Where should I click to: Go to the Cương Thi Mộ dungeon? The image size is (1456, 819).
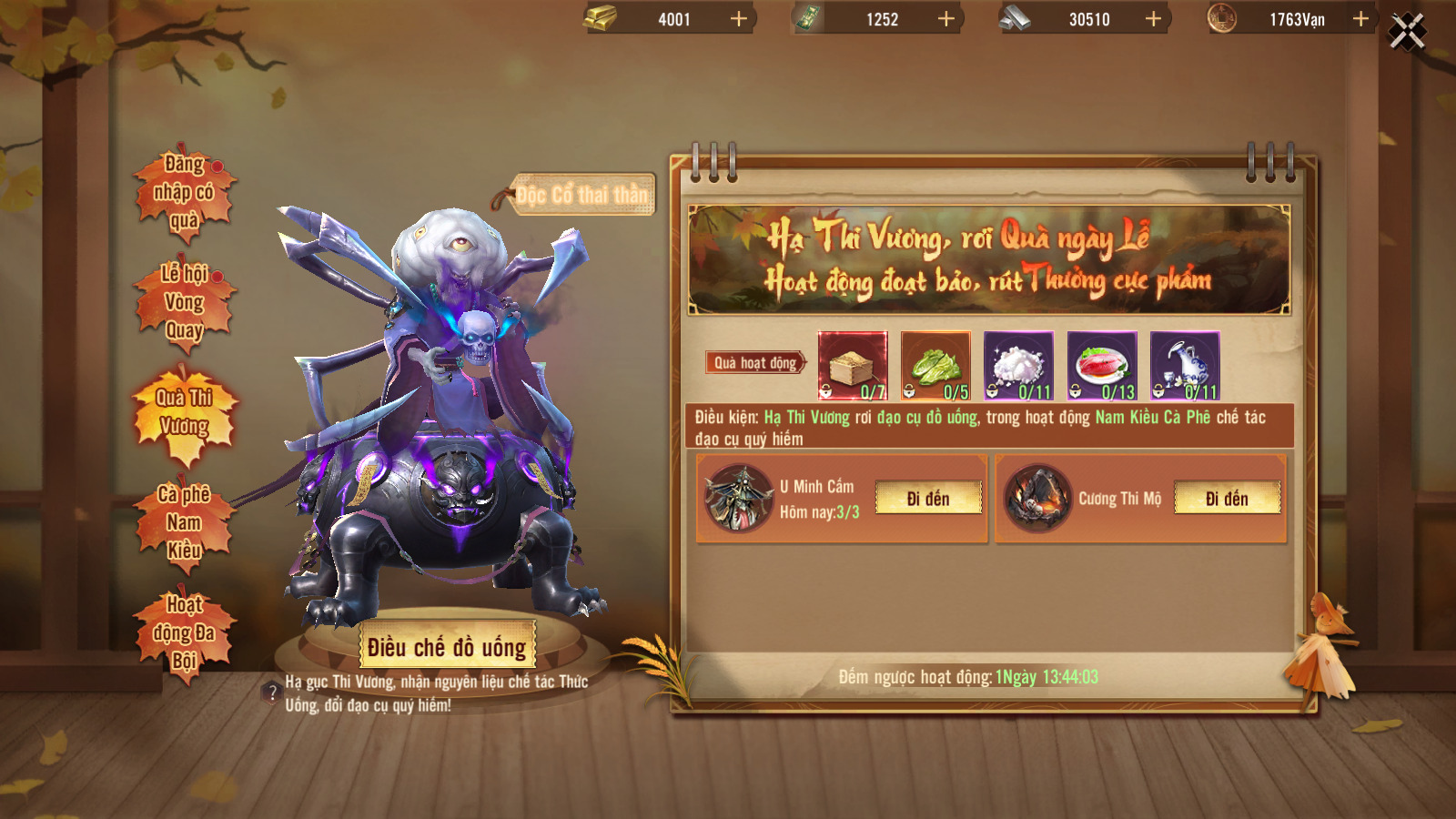coord(1227,499)
